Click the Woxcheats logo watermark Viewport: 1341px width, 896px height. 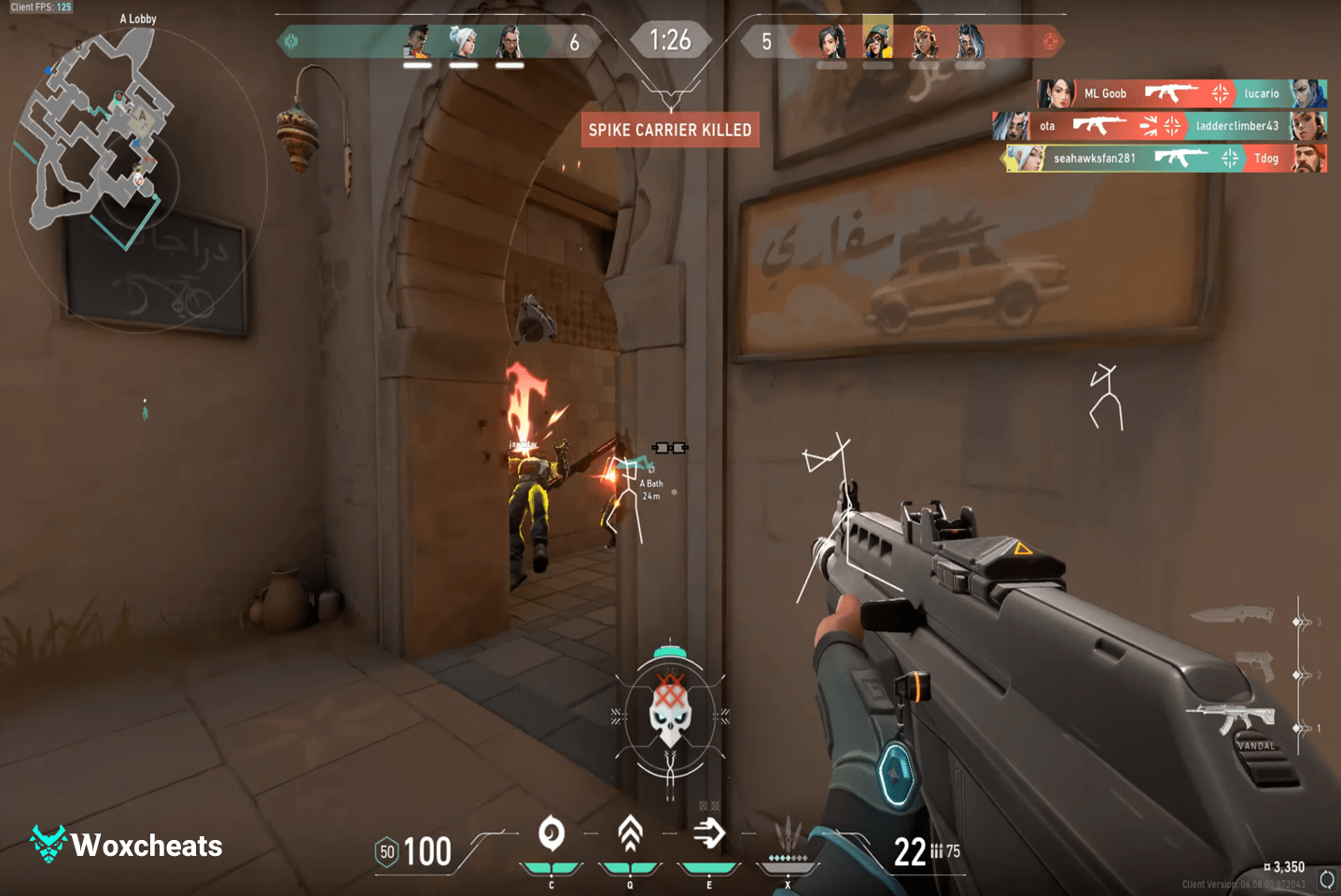(x=127, y=845)
